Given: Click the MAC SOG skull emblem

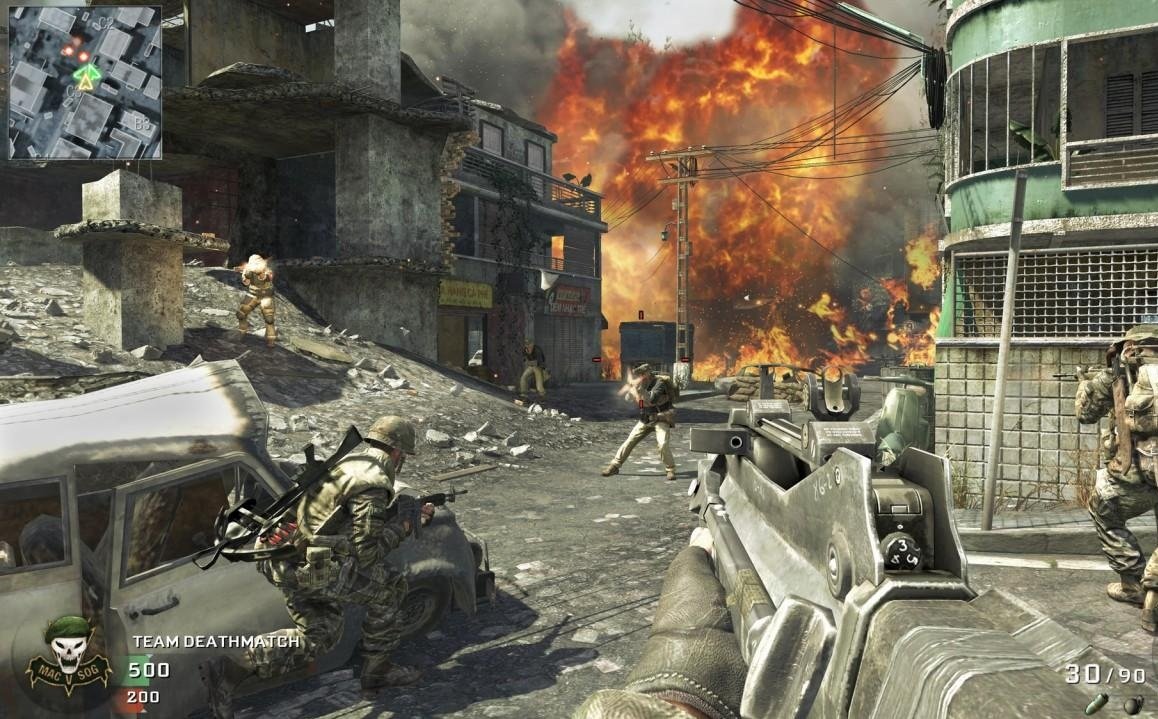Looking at the screenshot, I should [x=69, y=657].
